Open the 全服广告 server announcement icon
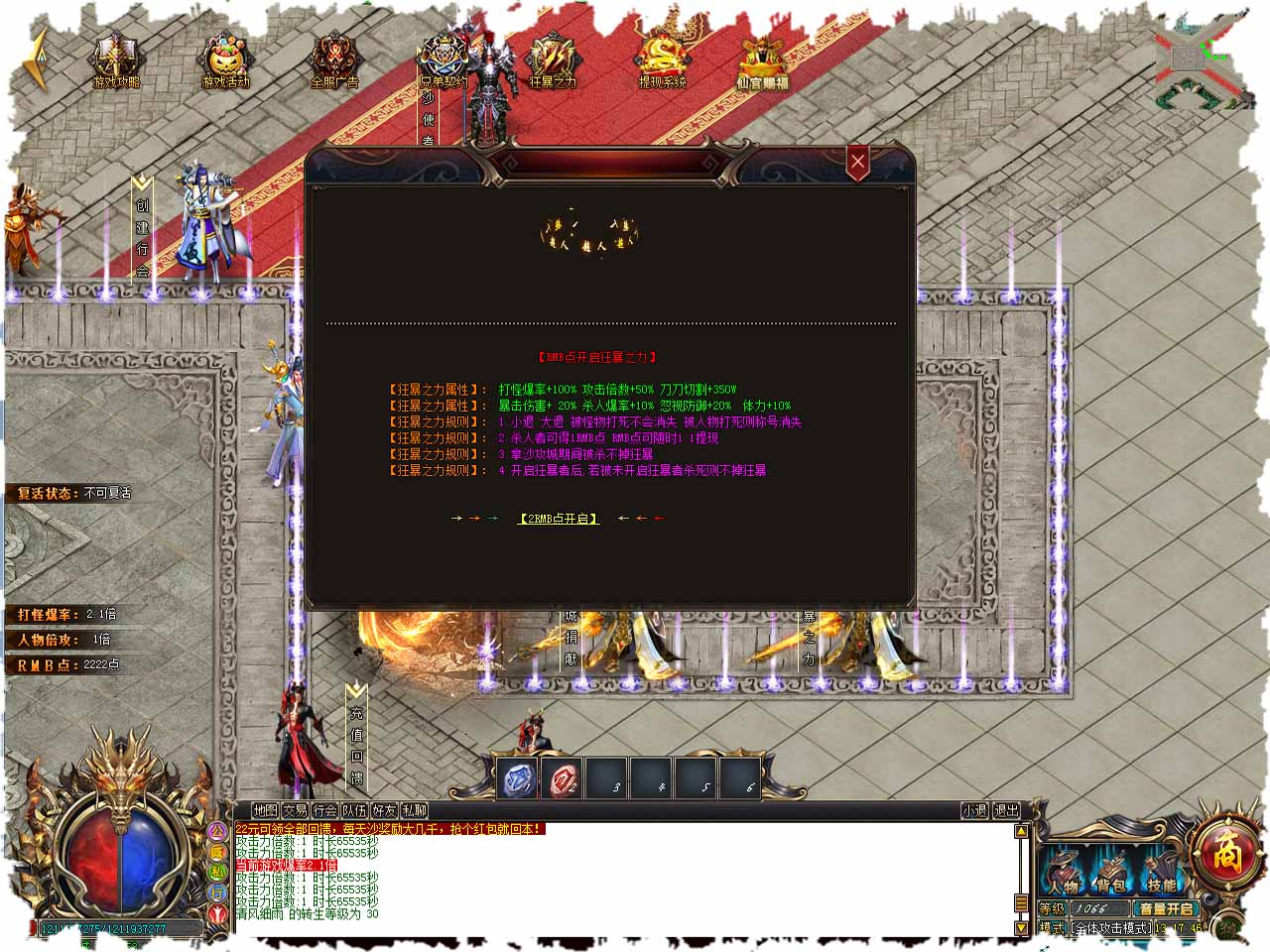This screenshot has height=952, width=1270. tap(334, 63)
